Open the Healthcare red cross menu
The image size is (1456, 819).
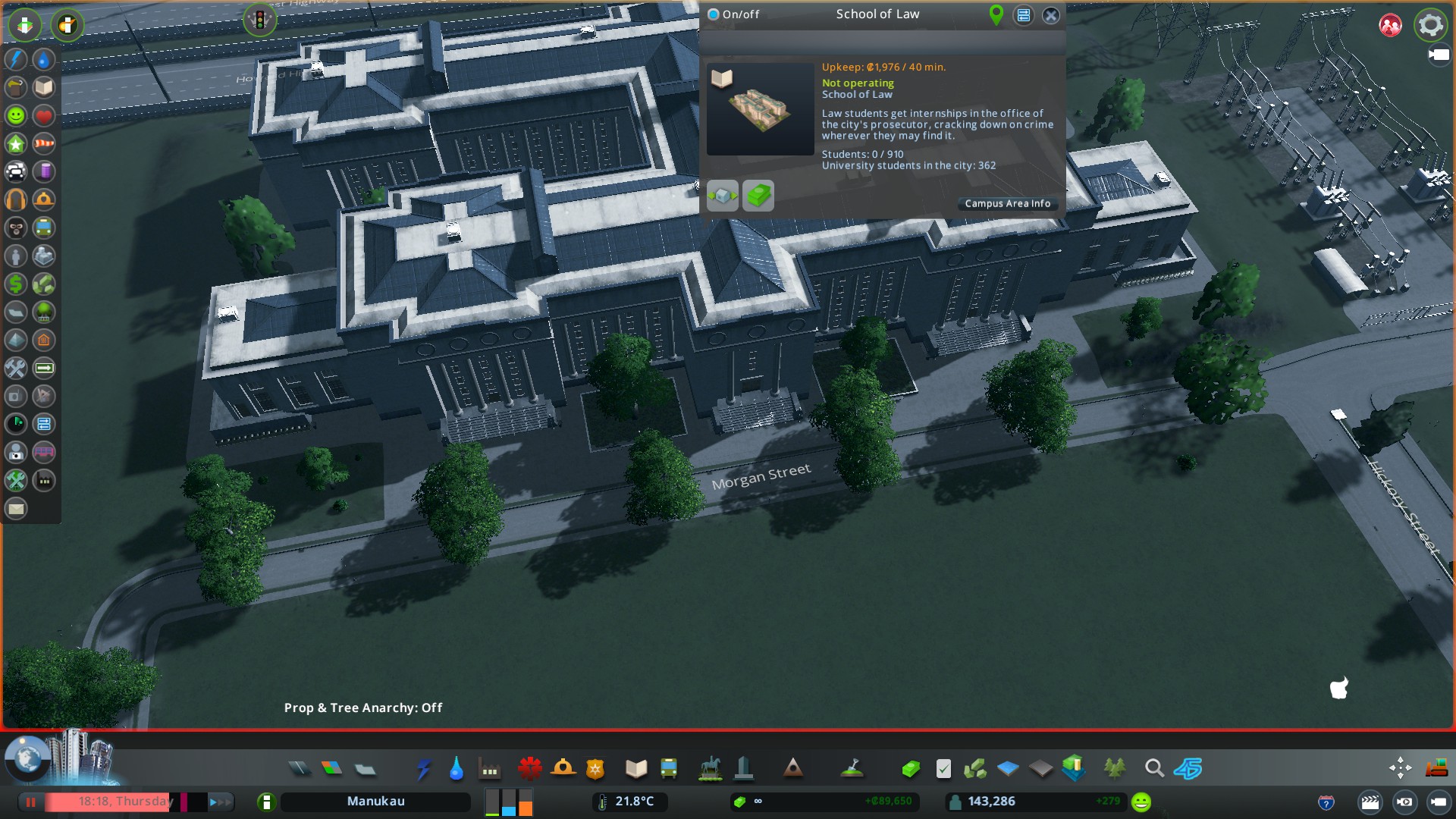point(529,769)
